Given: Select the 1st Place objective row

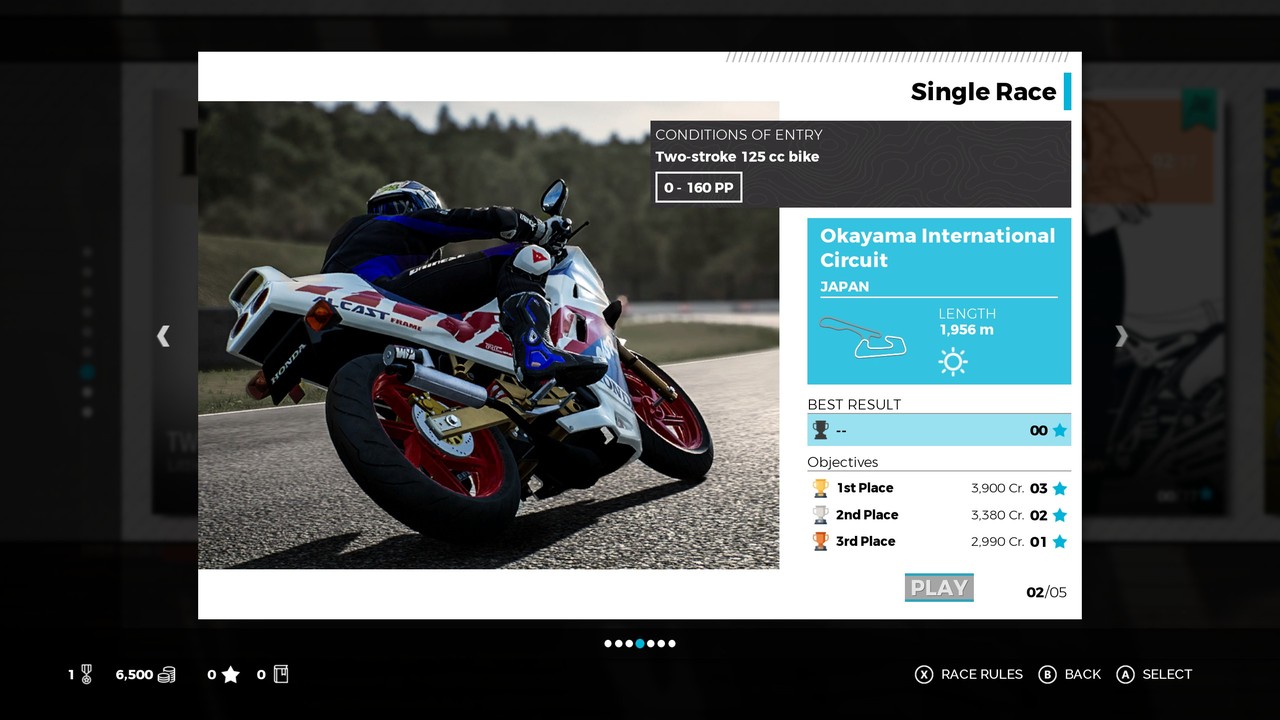Looking at the screenshot, I should pos(939,488).
